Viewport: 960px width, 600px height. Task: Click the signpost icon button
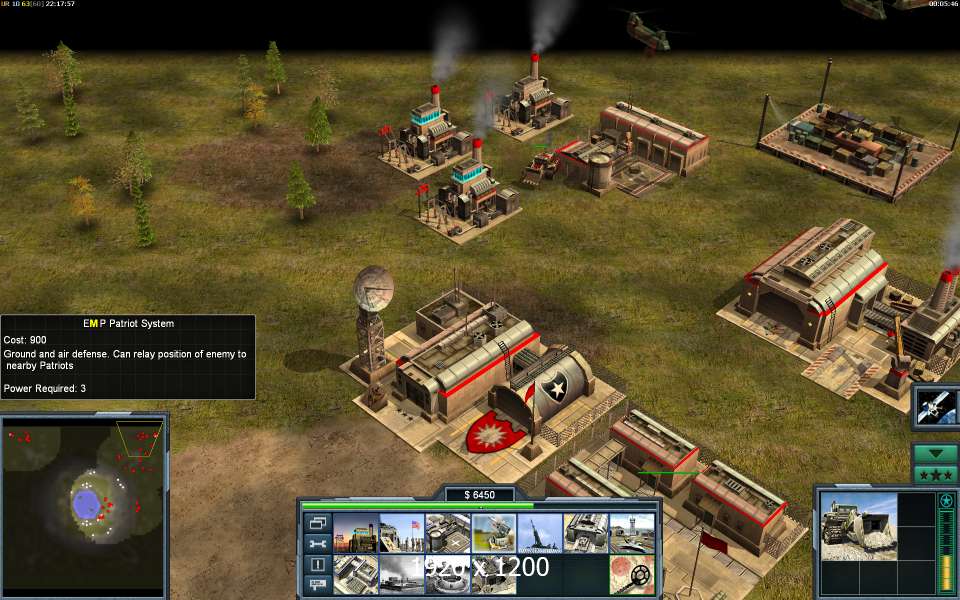(x=318, y=584)
